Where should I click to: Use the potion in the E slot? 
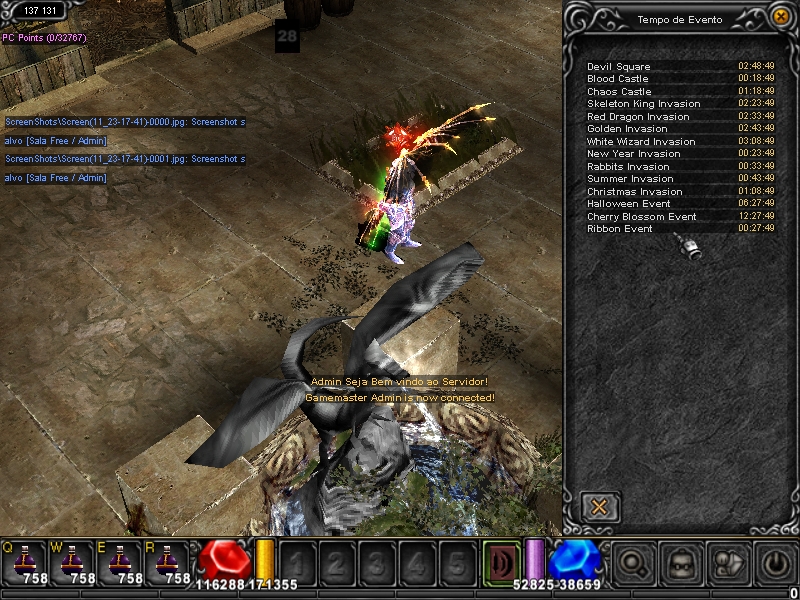click(120, 561)
